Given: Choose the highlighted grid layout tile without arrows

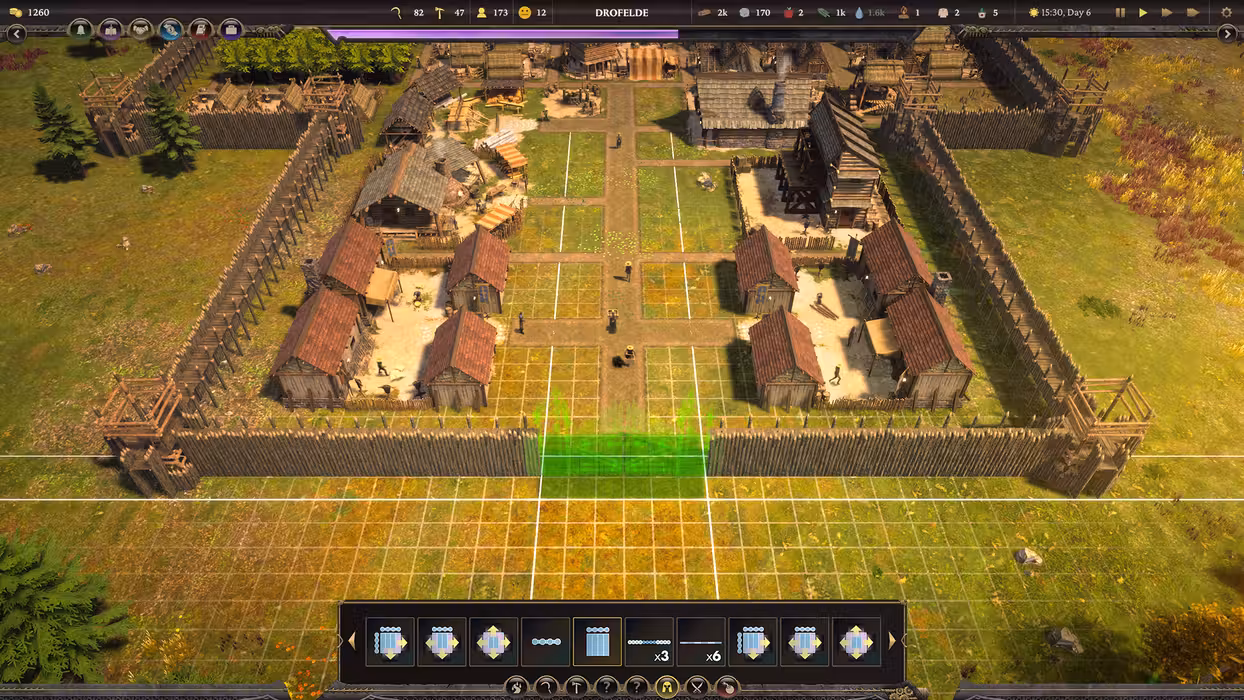Looking at the screenshot, I should click(597, 641).
